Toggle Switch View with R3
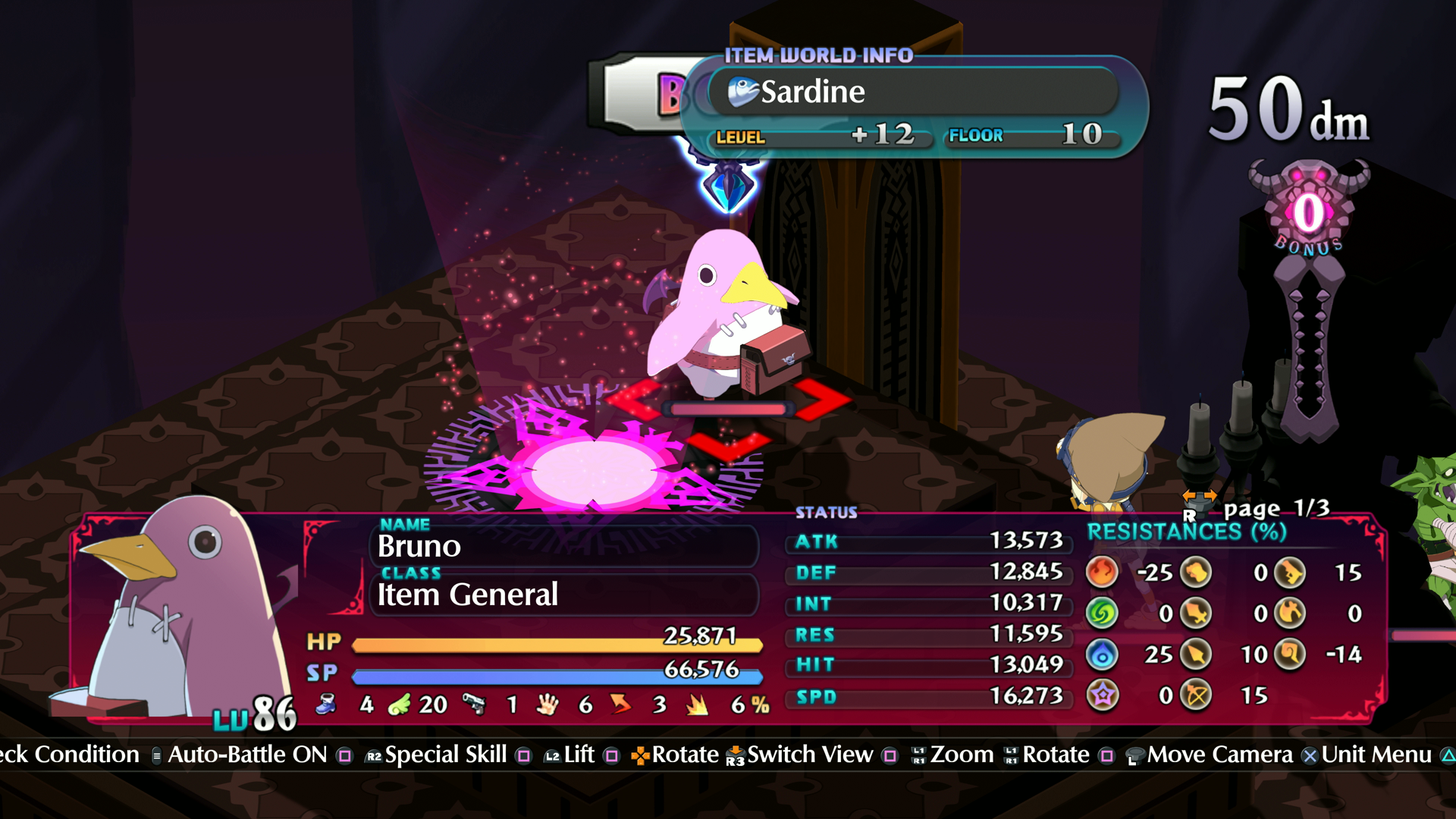Image resolution: width=1456 pixels, height=819 pixels. [x=808, y=755]
